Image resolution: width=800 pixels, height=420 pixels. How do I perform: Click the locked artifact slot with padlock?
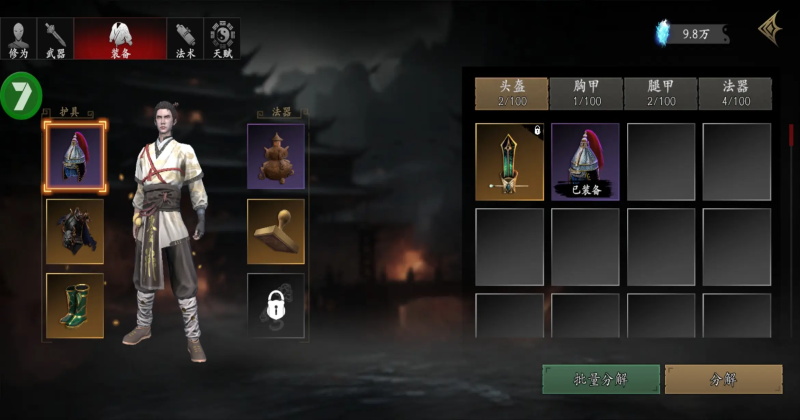point(276,305)
